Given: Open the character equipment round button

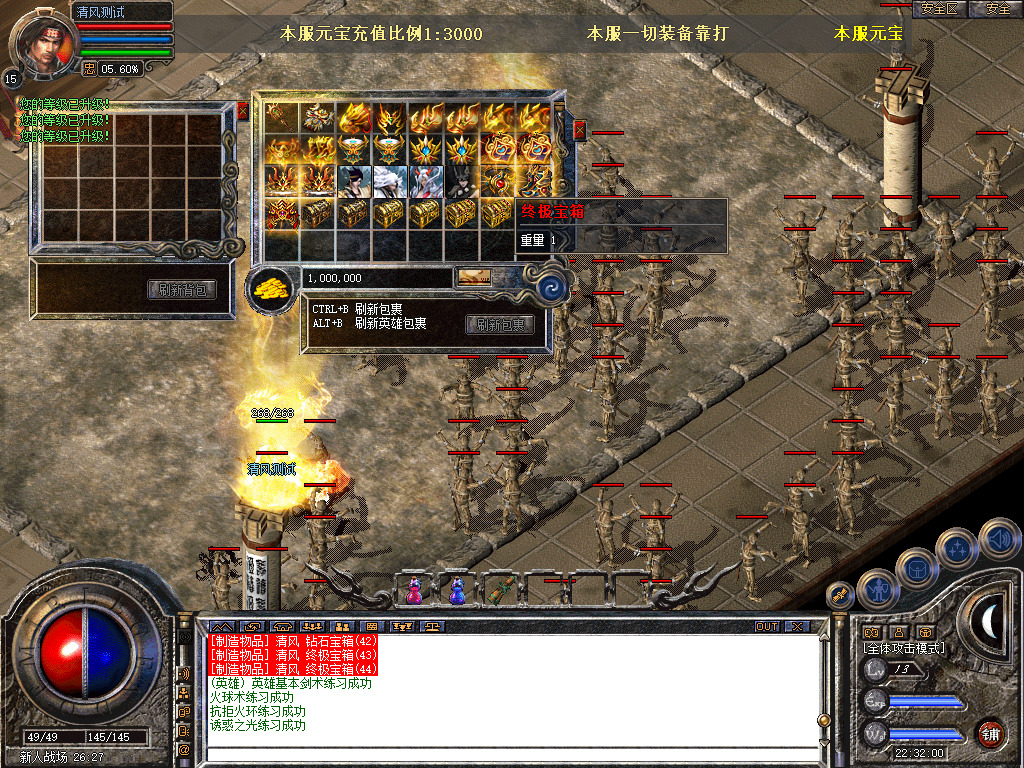Looking at the screenshot, I should click(877, 590).
